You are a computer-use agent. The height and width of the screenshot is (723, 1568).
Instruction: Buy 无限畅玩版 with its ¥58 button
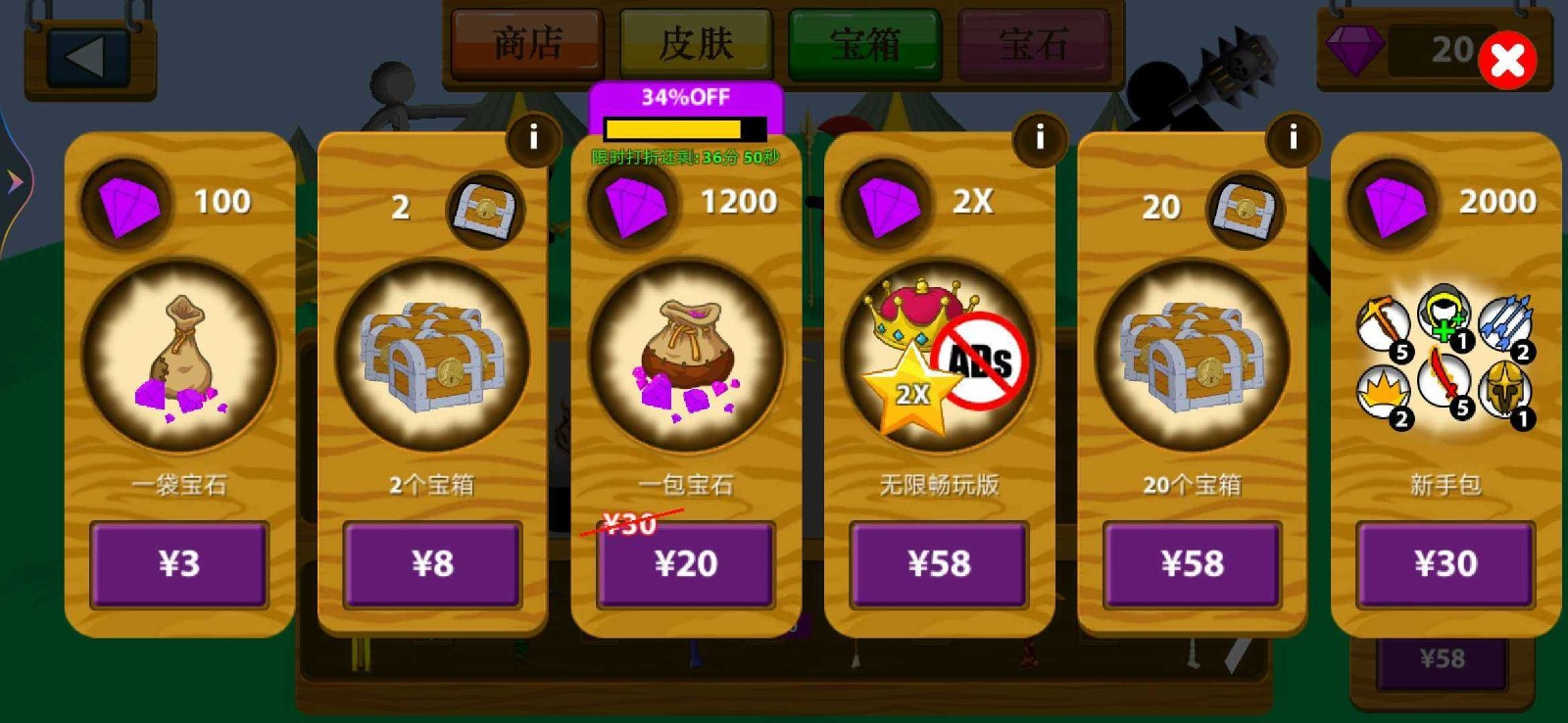pyautogui.click(x=938, y=564)
